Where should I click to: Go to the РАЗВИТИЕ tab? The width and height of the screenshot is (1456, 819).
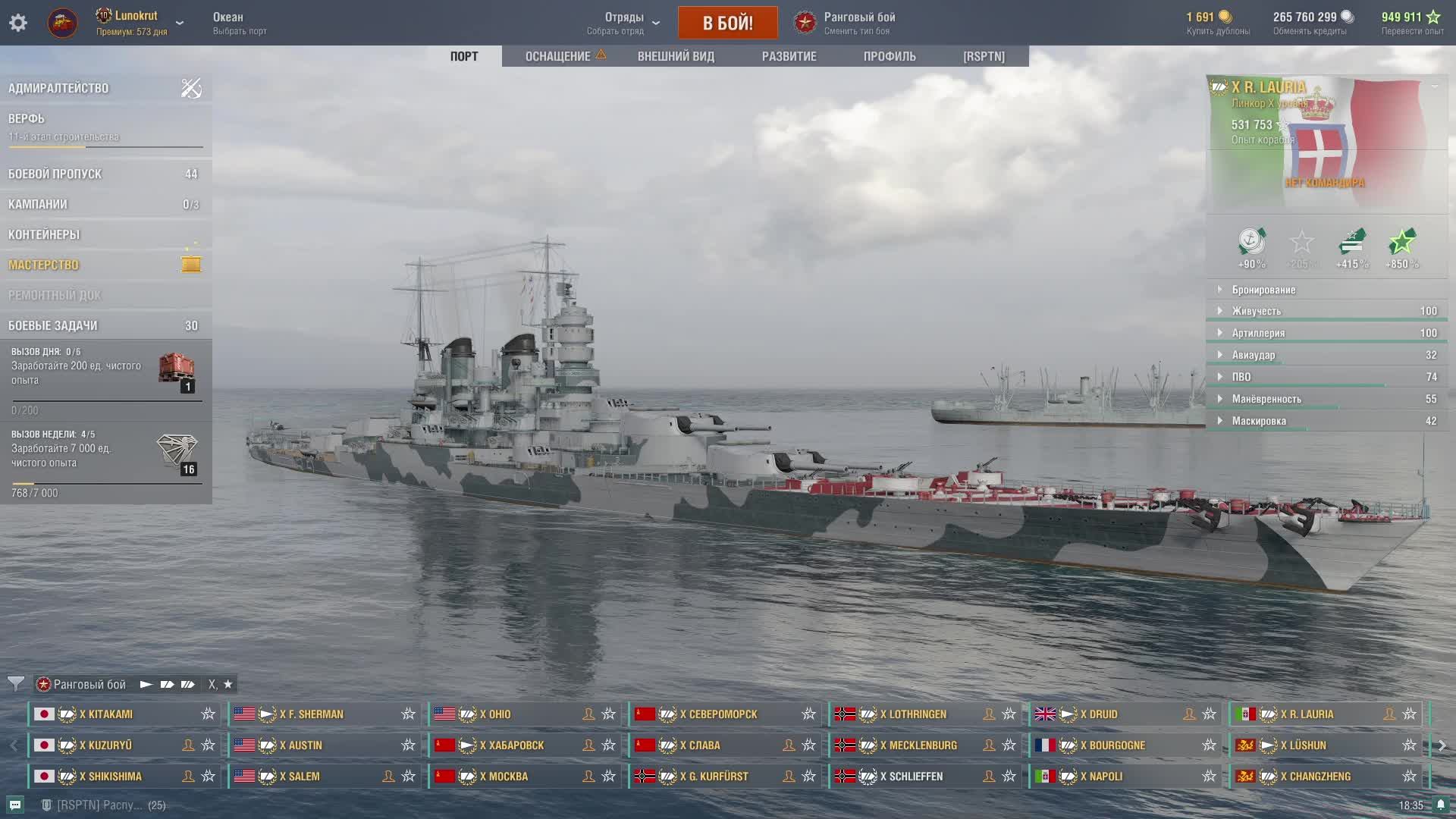[789, 56]
